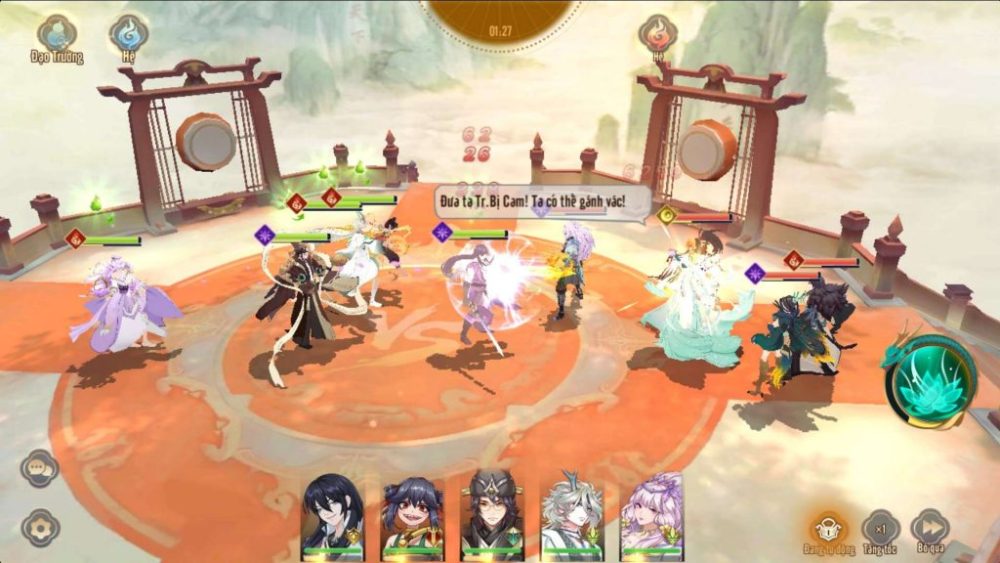This screenshot has height=563, width=1000.
Task: Open the Hệ blue flame icon
Action: [x=129, y=34]
